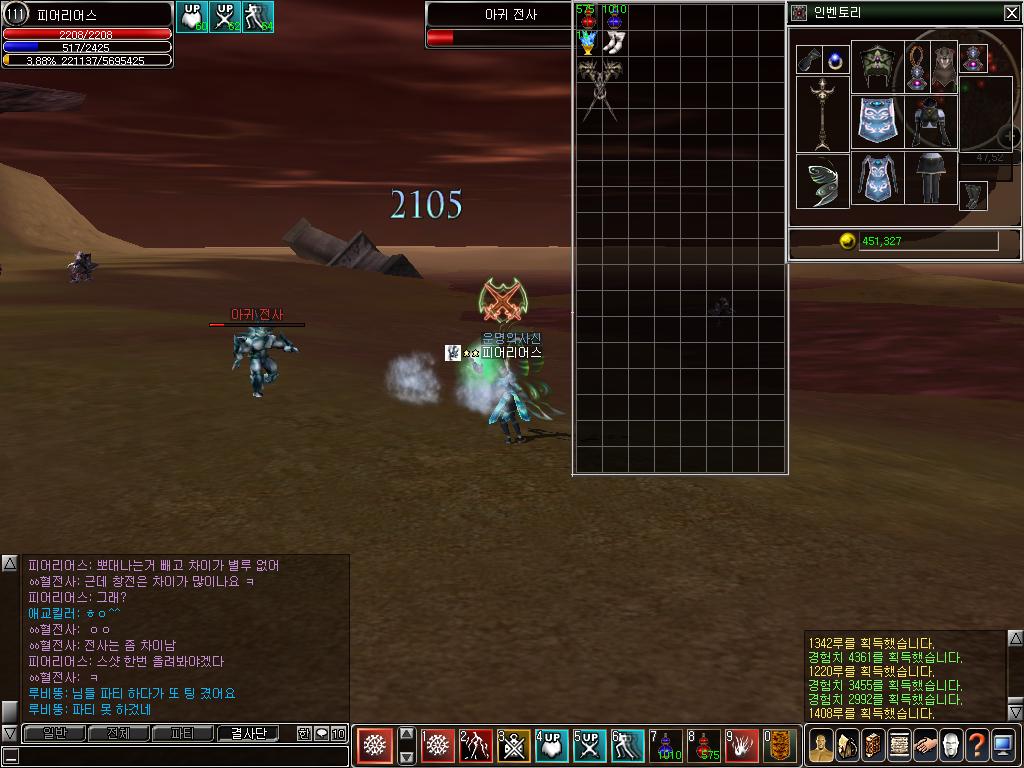
Task: Select the 결사단 chat tab
Action: [248, 734]
